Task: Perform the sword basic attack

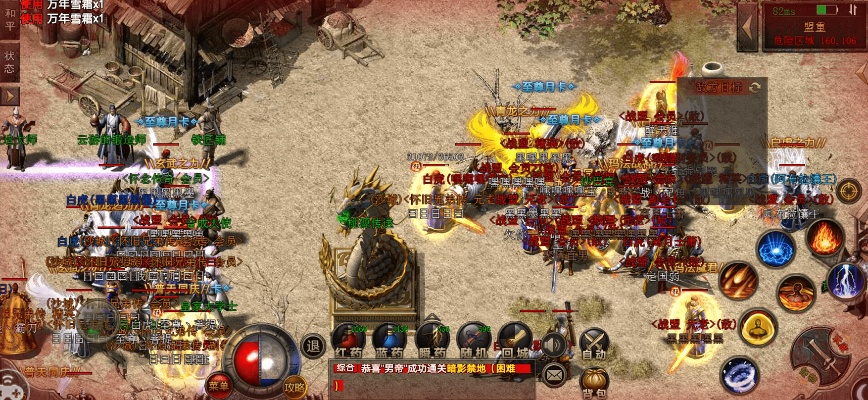Action: tap(823, 354)
